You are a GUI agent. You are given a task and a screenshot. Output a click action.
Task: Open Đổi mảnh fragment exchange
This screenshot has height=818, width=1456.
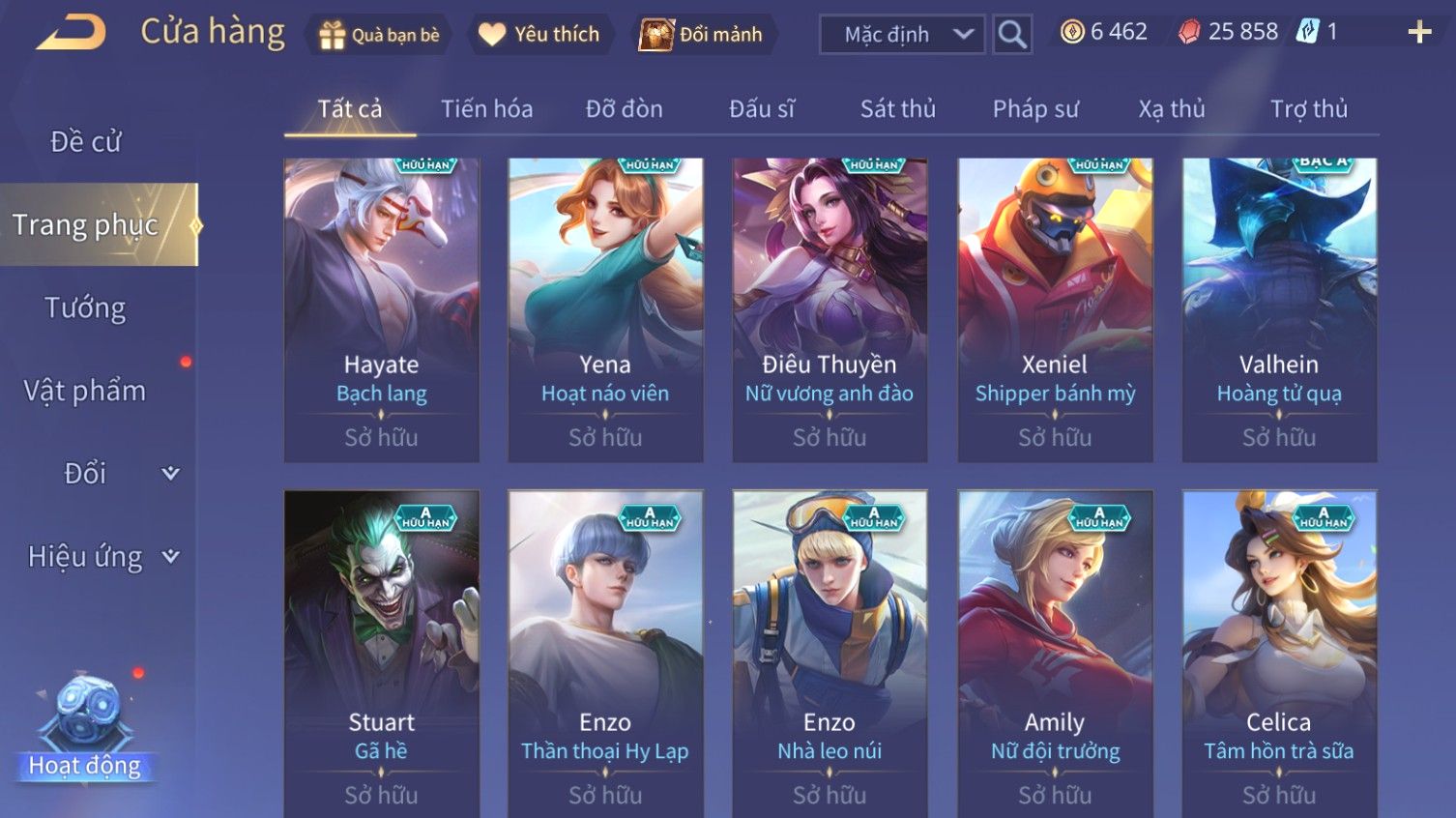[x=702, y=35]
